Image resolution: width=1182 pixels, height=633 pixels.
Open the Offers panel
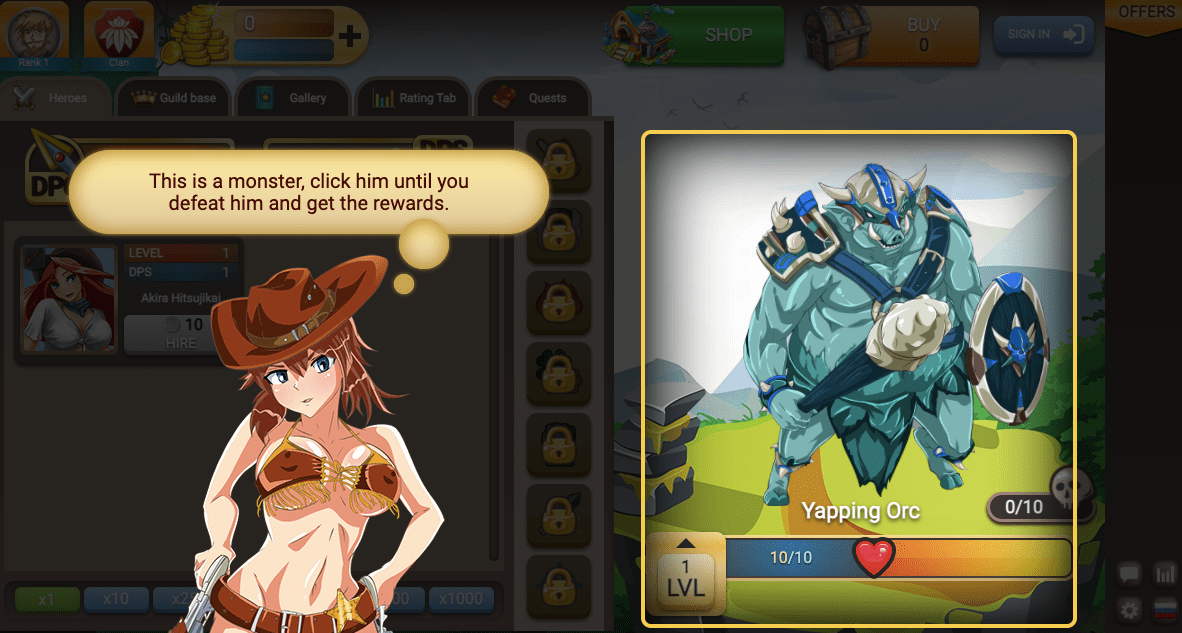pos(1145,13)
